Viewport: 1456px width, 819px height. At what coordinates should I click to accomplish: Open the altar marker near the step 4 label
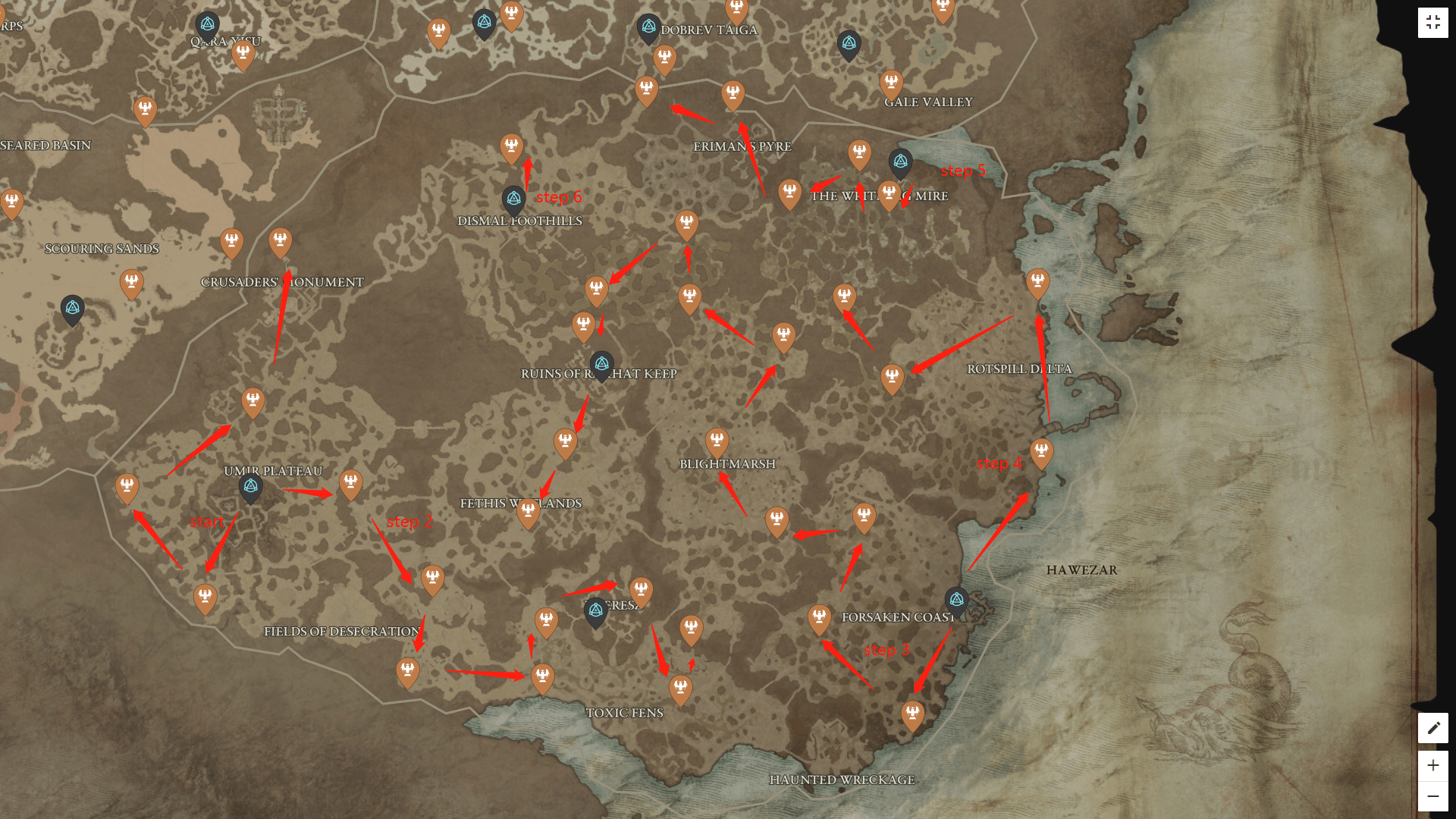tap(1043, 453)
